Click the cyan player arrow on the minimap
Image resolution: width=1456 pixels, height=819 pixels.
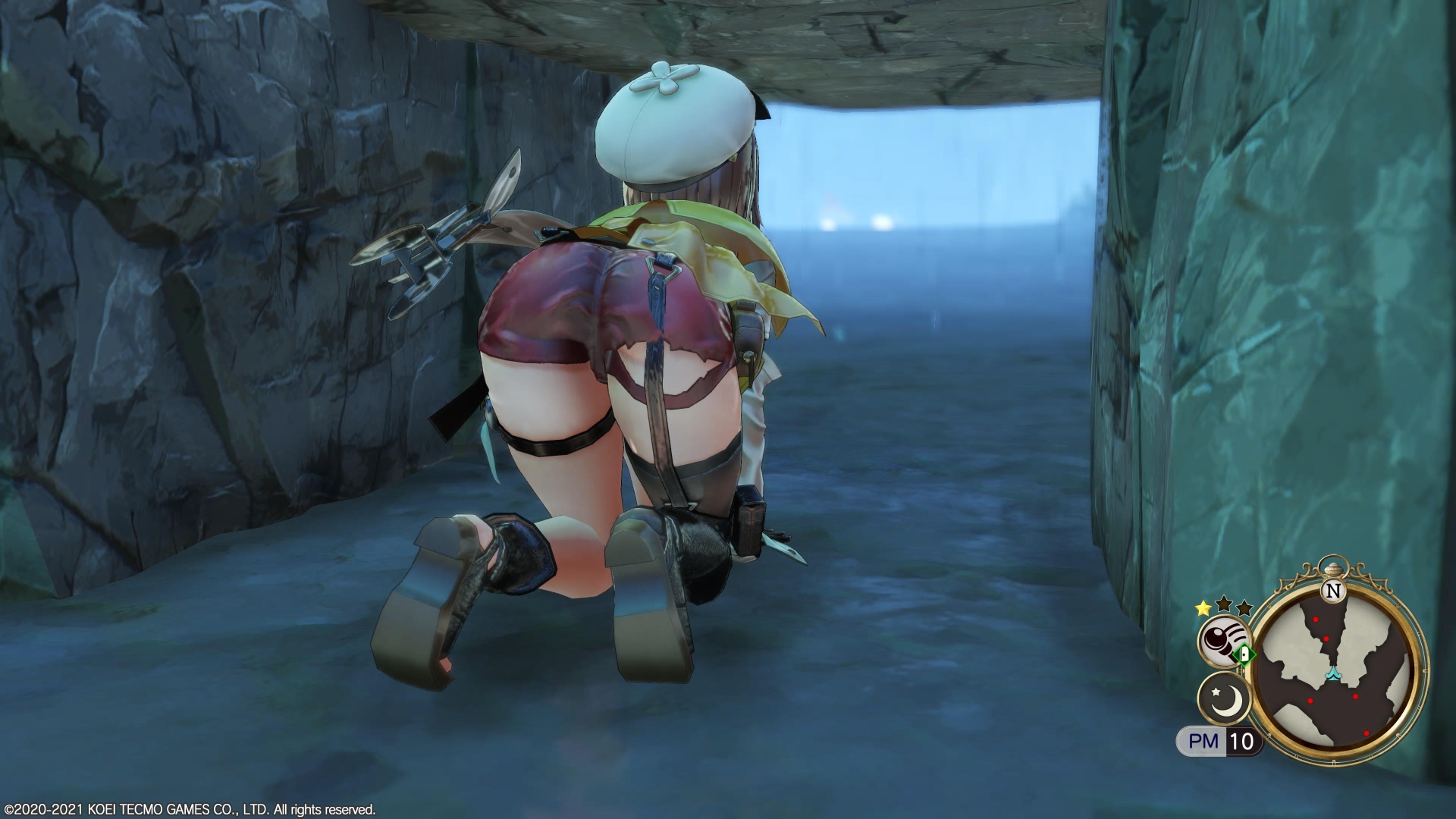(1334, 674)
